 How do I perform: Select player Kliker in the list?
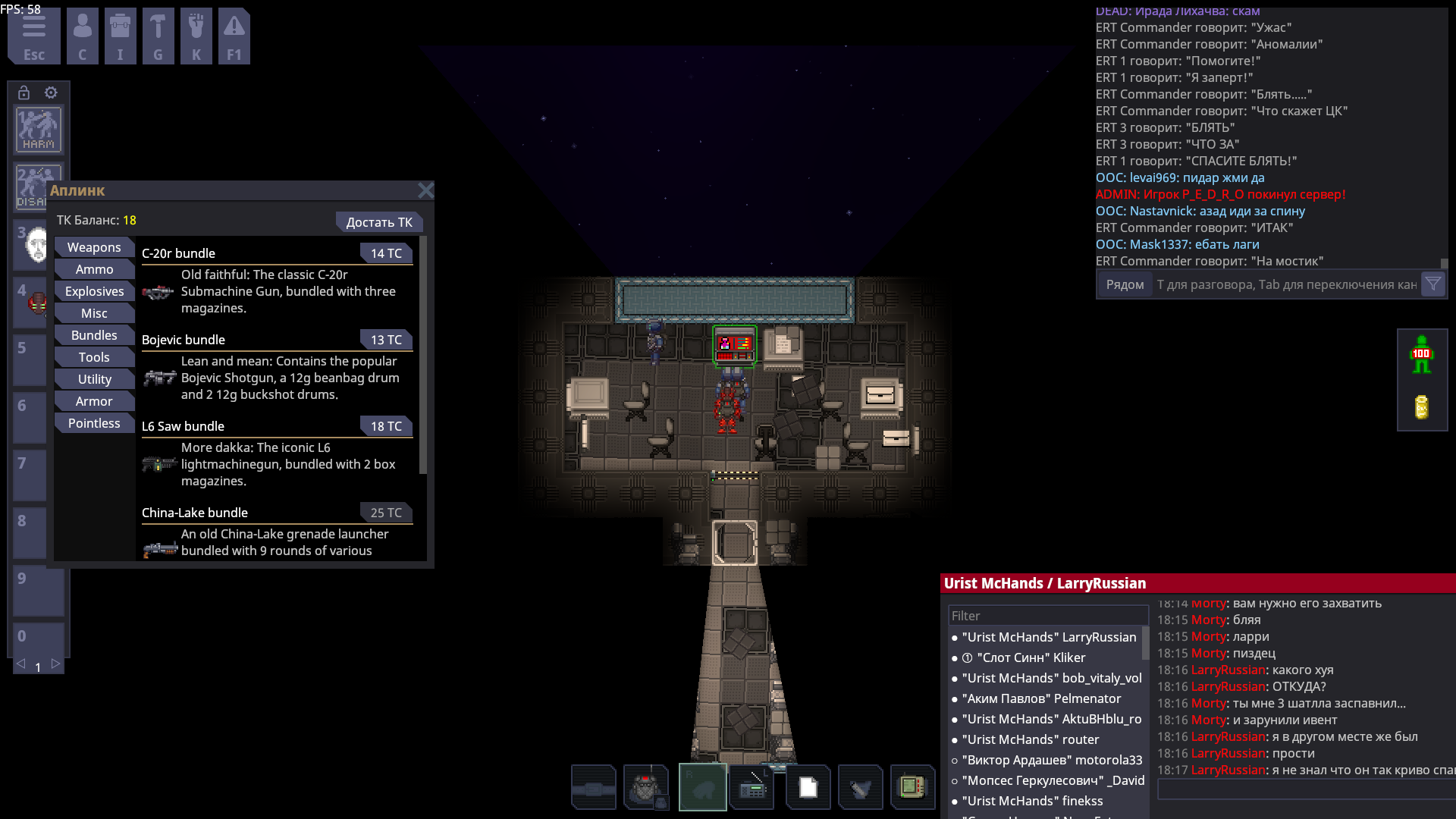point(1031,657)
